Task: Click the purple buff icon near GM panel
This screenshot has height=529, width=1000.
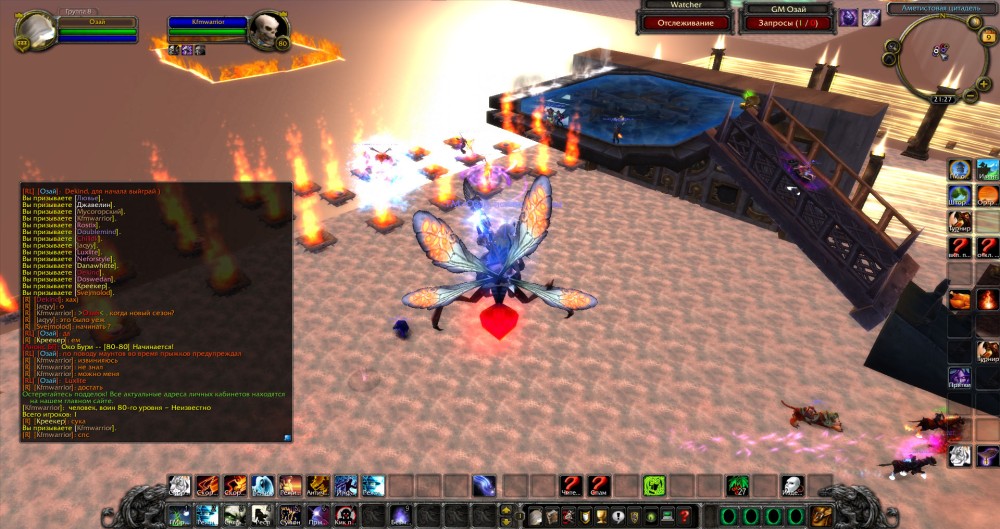Action: click(848, 17)
